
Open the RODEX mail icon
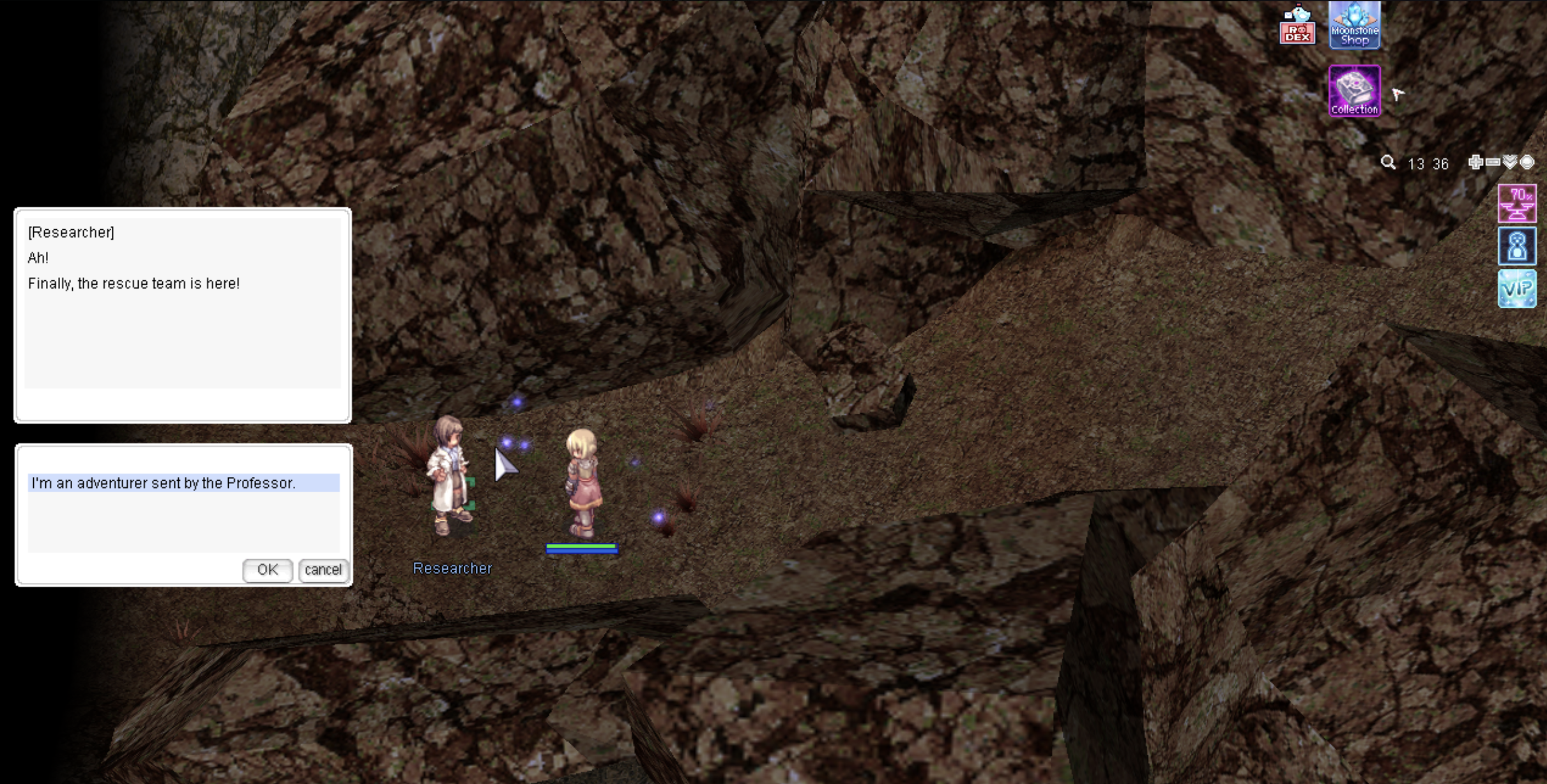1297,26
